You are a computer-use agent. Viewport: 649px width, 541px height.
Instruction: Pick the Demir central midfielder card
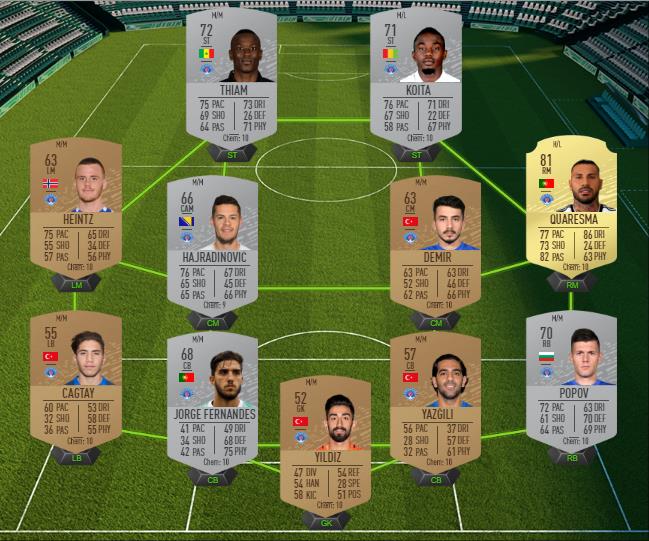coord(435,247)
